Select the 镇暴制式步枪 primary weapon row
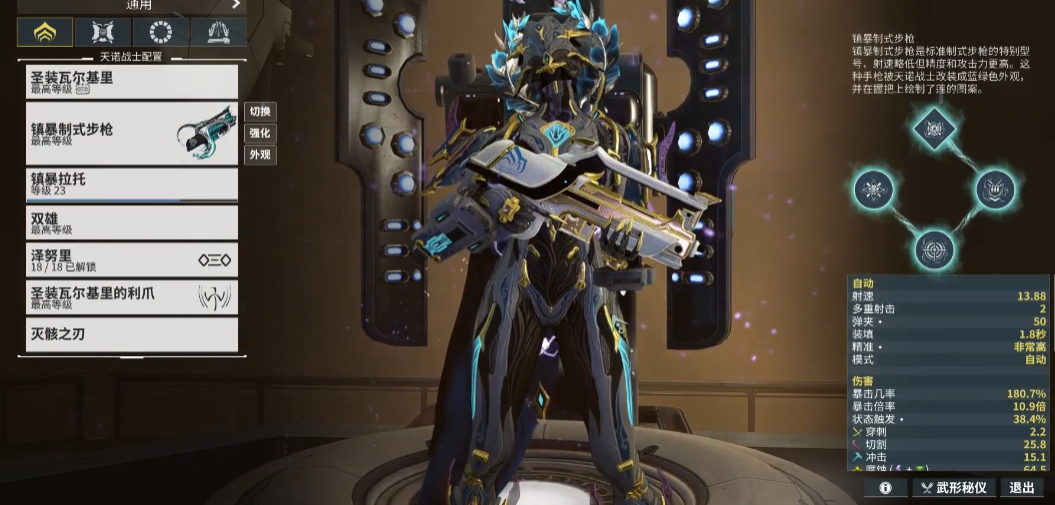 point(131,134)
